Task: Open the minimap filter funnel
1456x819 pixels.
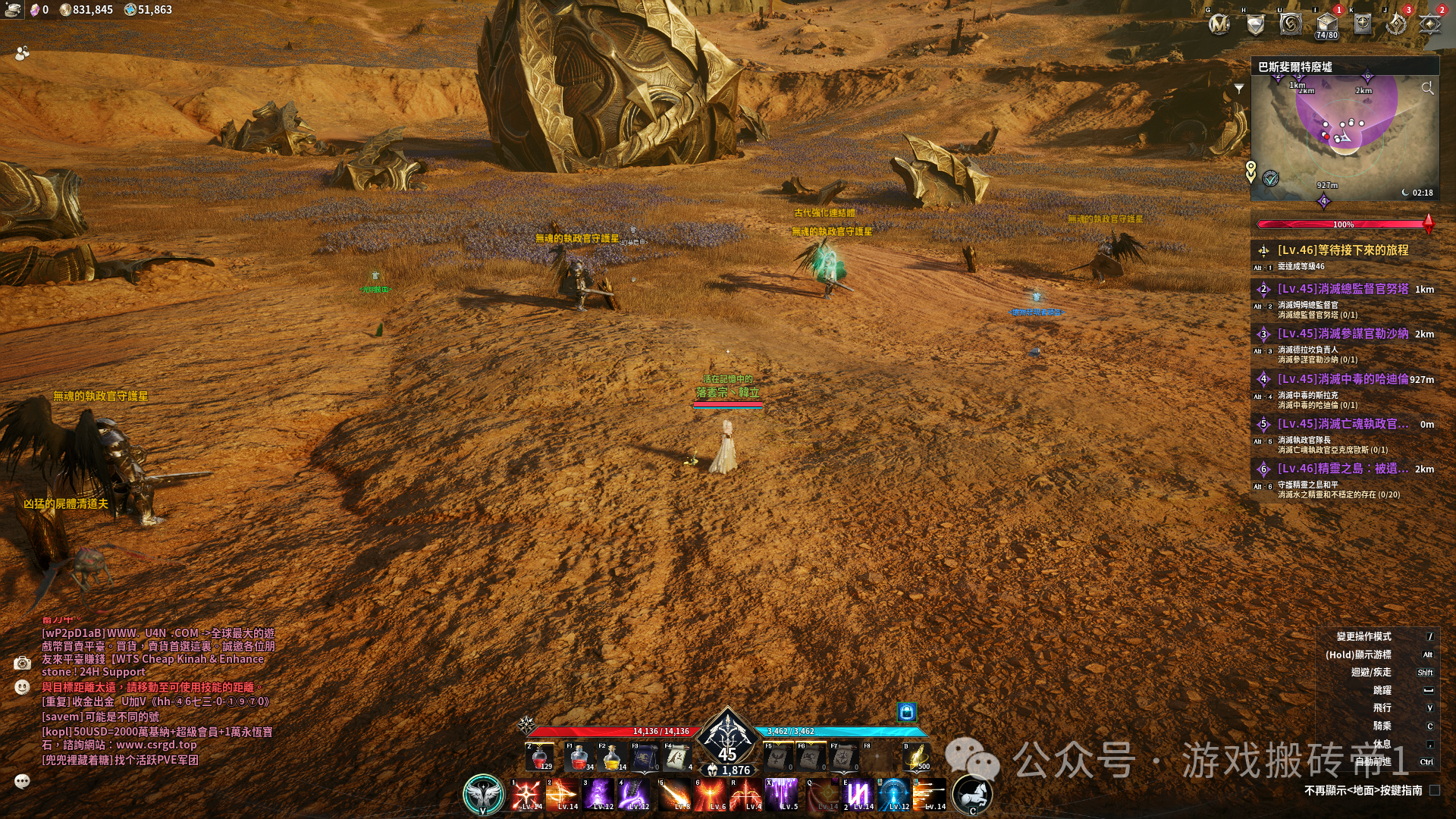Action: click(x=1239, y=89)
